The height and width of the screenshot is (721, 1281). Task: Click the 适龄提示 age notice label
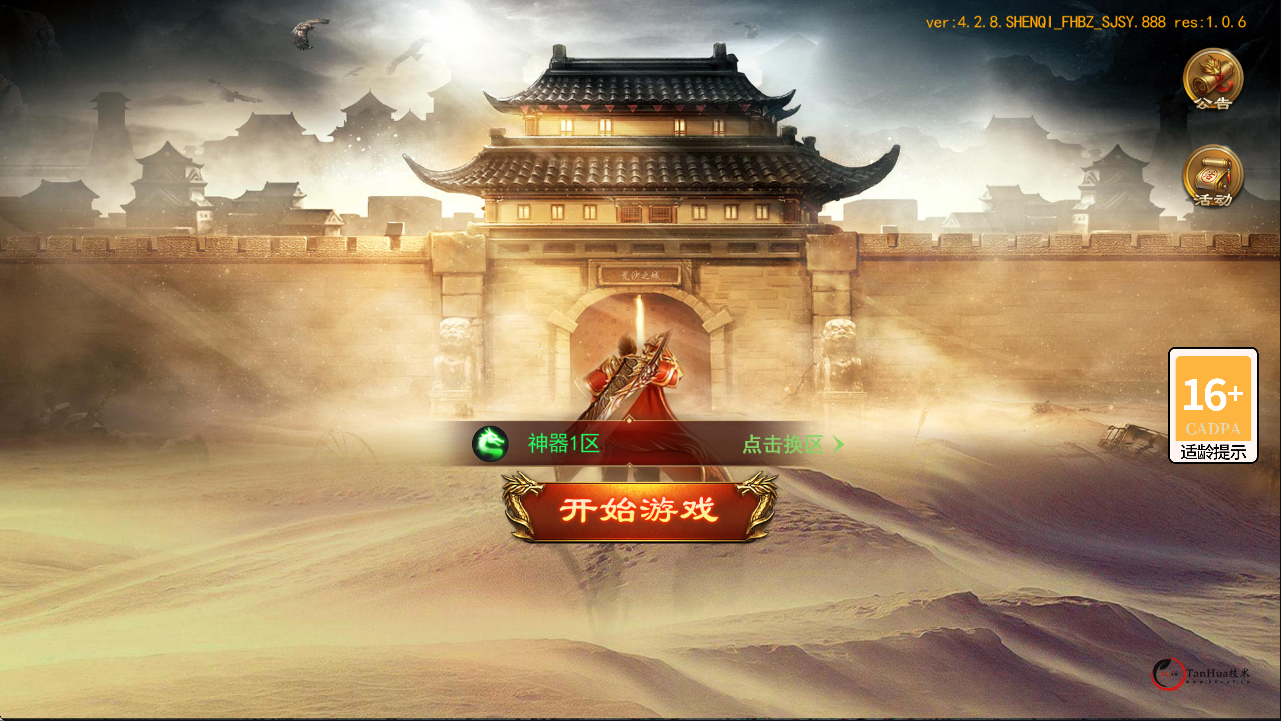click(1212, 450)
